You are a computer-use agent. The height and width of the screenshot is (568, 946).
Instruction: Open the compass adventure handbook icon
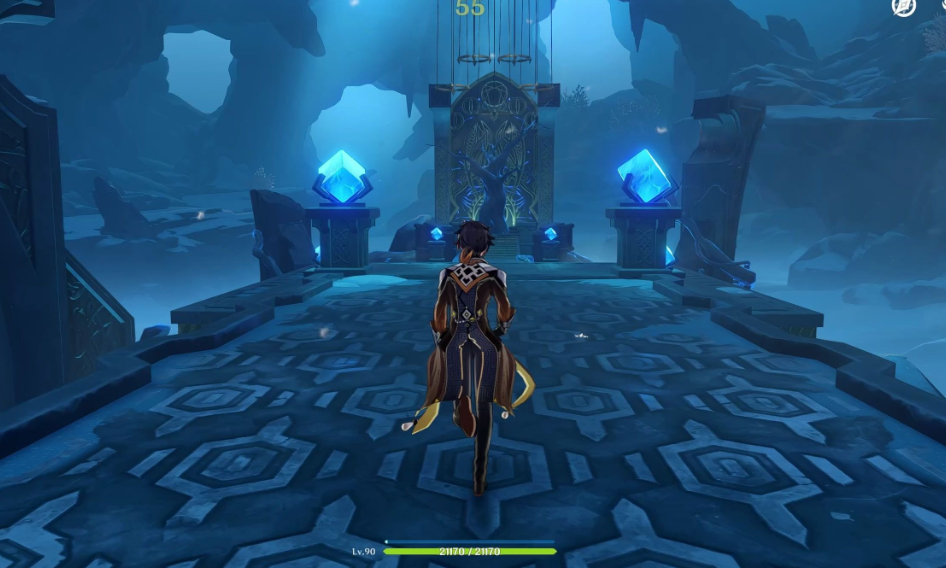pyautogui.click(x=903, y=6)
